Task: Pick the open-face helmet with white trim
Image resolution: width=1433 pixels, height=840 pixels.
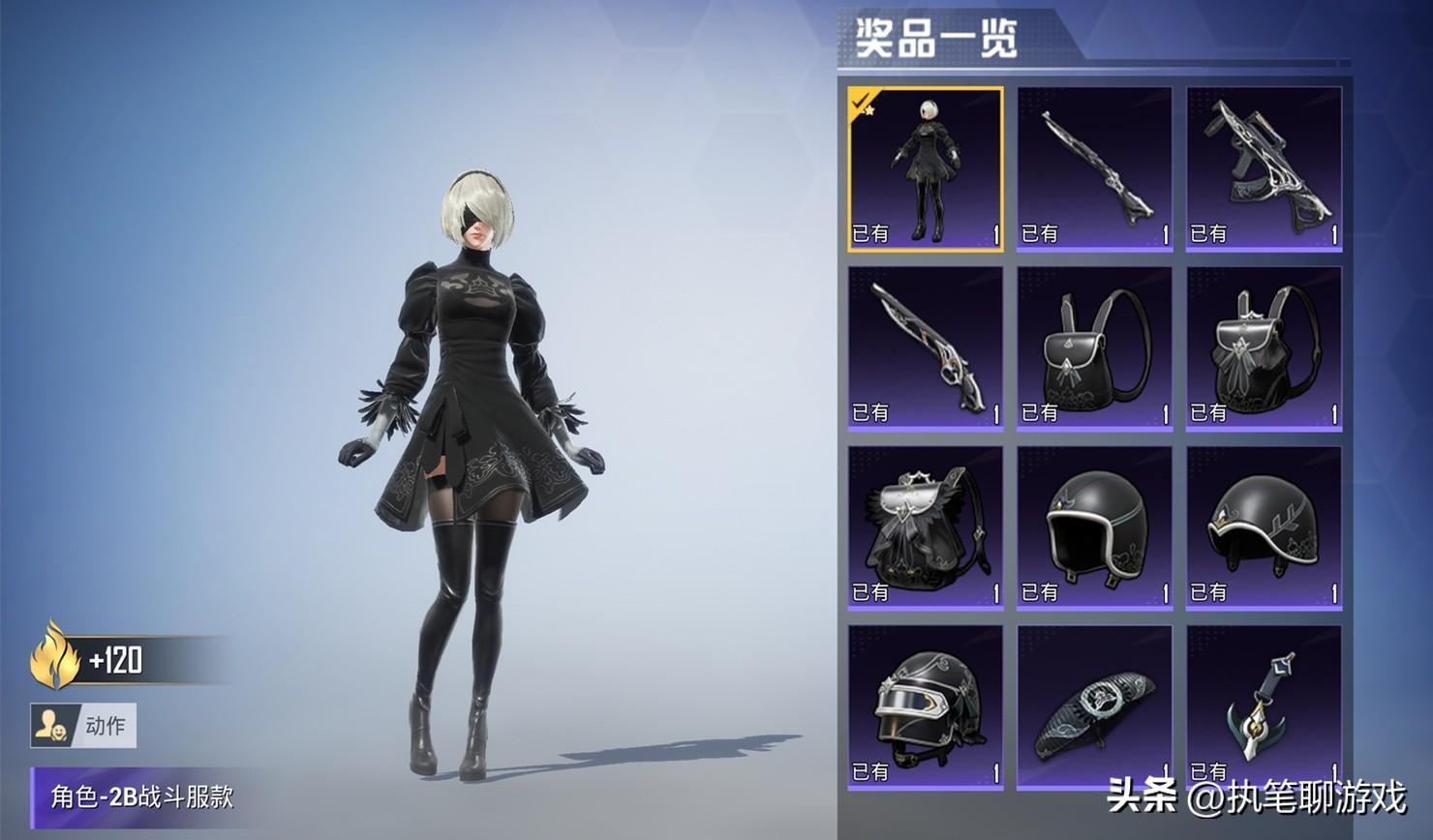Action: pyautogui.click(x=1094, y=527)
